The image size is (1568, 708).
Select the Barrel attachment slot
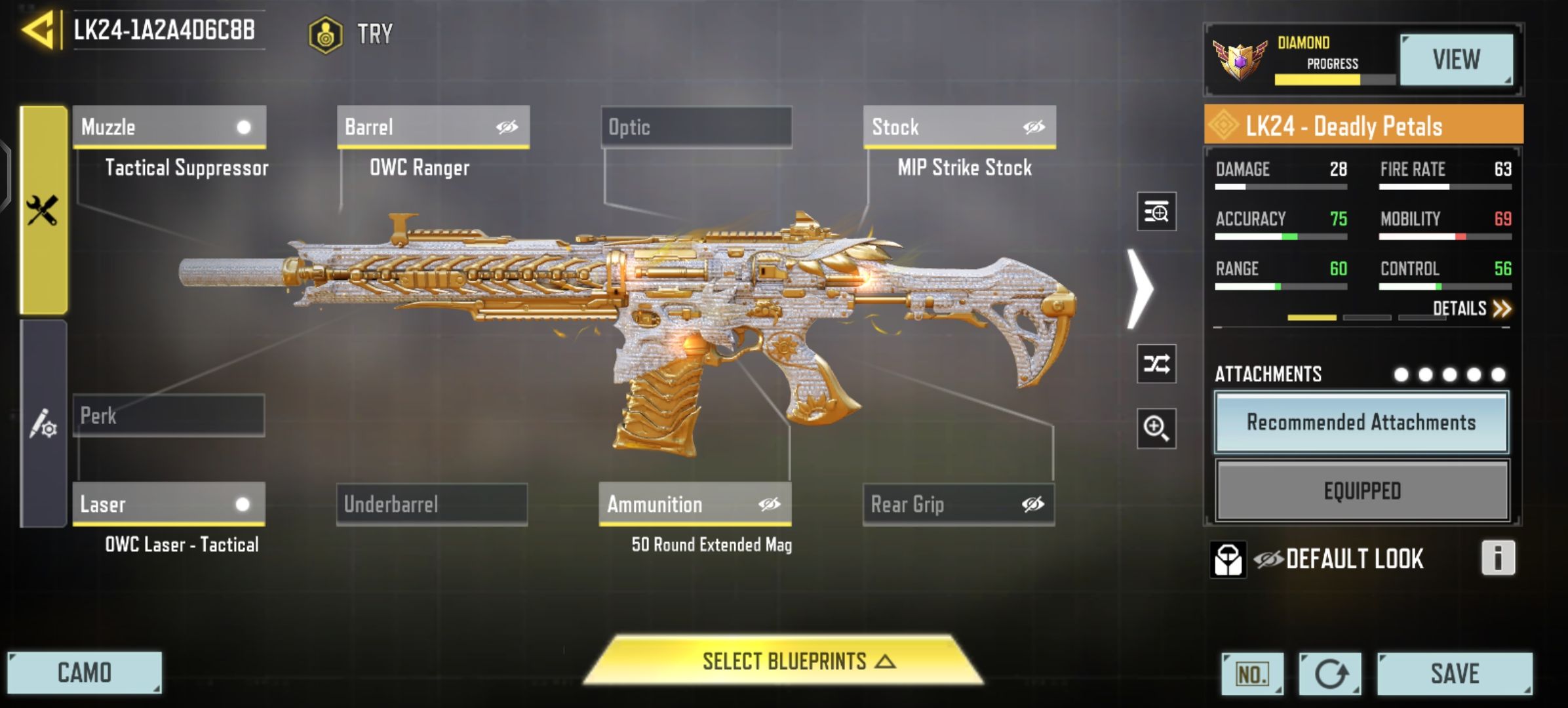coord(433,127)
